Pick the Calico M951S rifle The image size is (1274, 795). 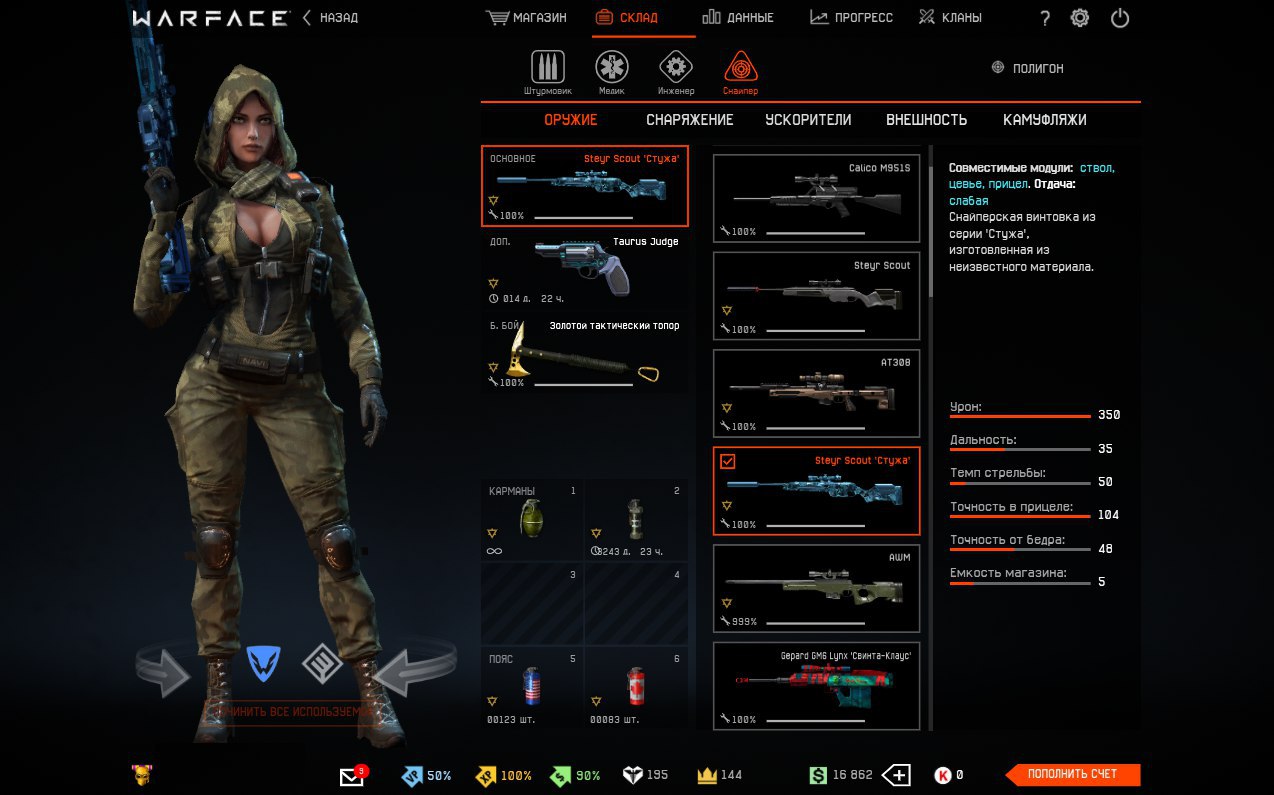pyautogui.click(x=816, y=197)
